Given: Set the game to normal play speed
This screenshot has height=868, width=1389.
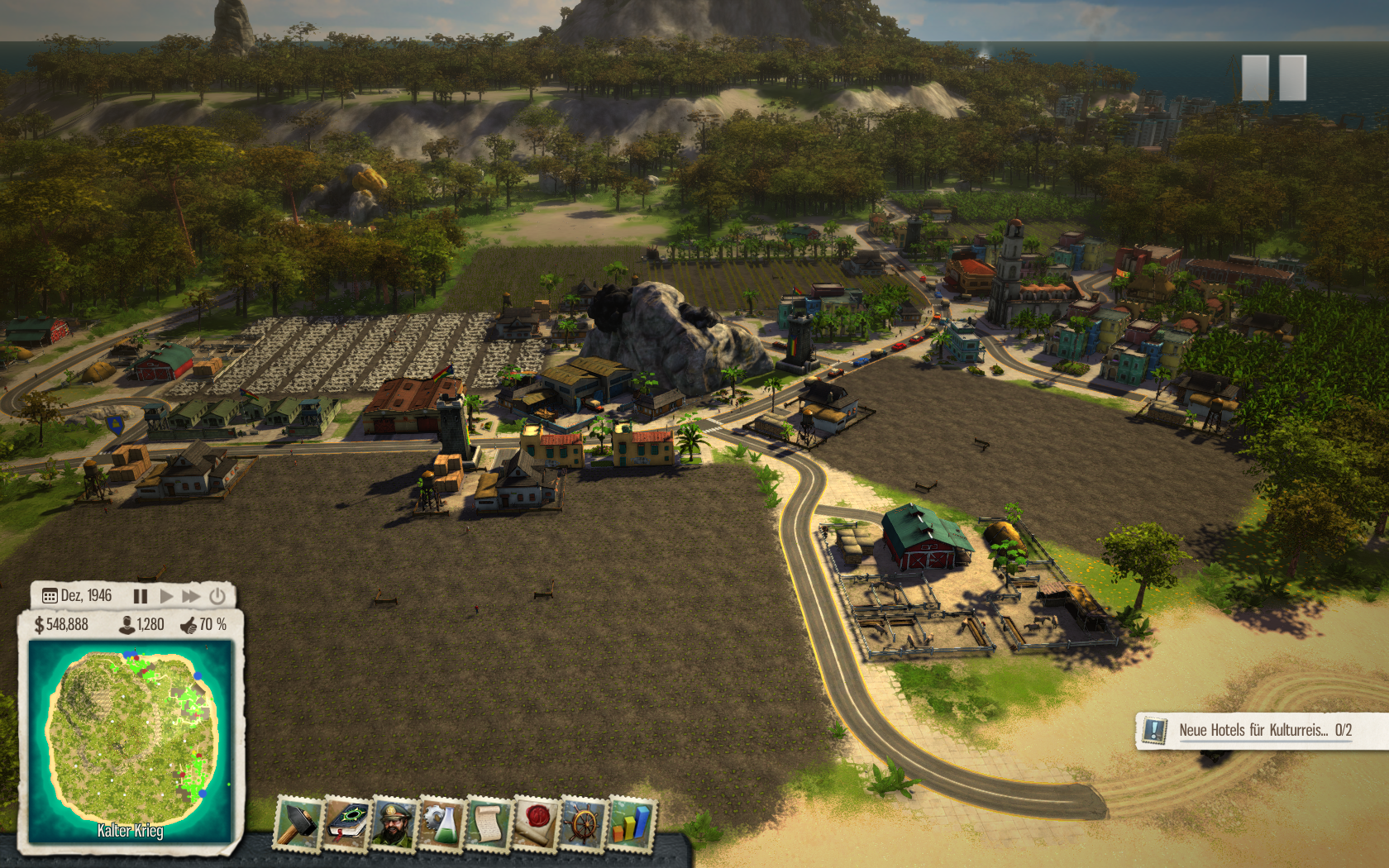Looking at the screenshot, I should pos(166,596).
